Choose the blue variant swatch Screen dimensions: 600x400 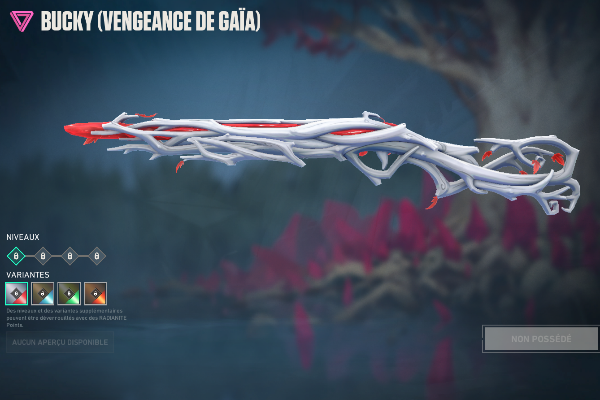(x=43, y=293)
